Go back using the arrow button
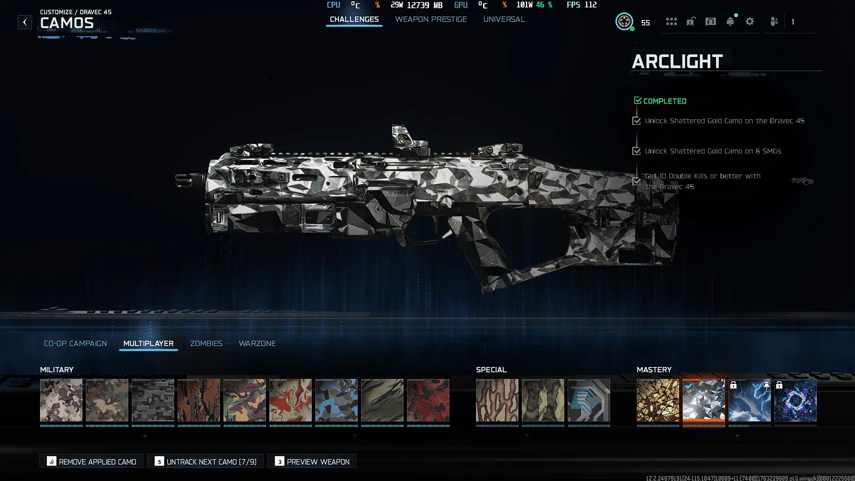 click(x=25, y=22)
